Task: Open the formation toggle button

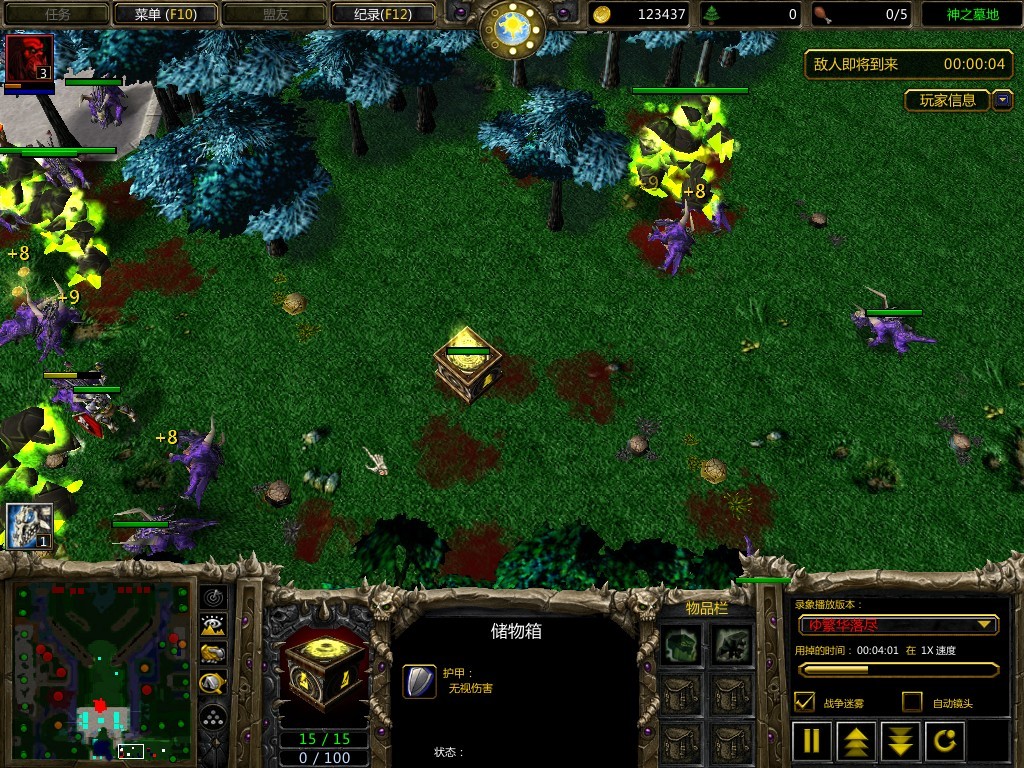Action: (x=213, y=717)
